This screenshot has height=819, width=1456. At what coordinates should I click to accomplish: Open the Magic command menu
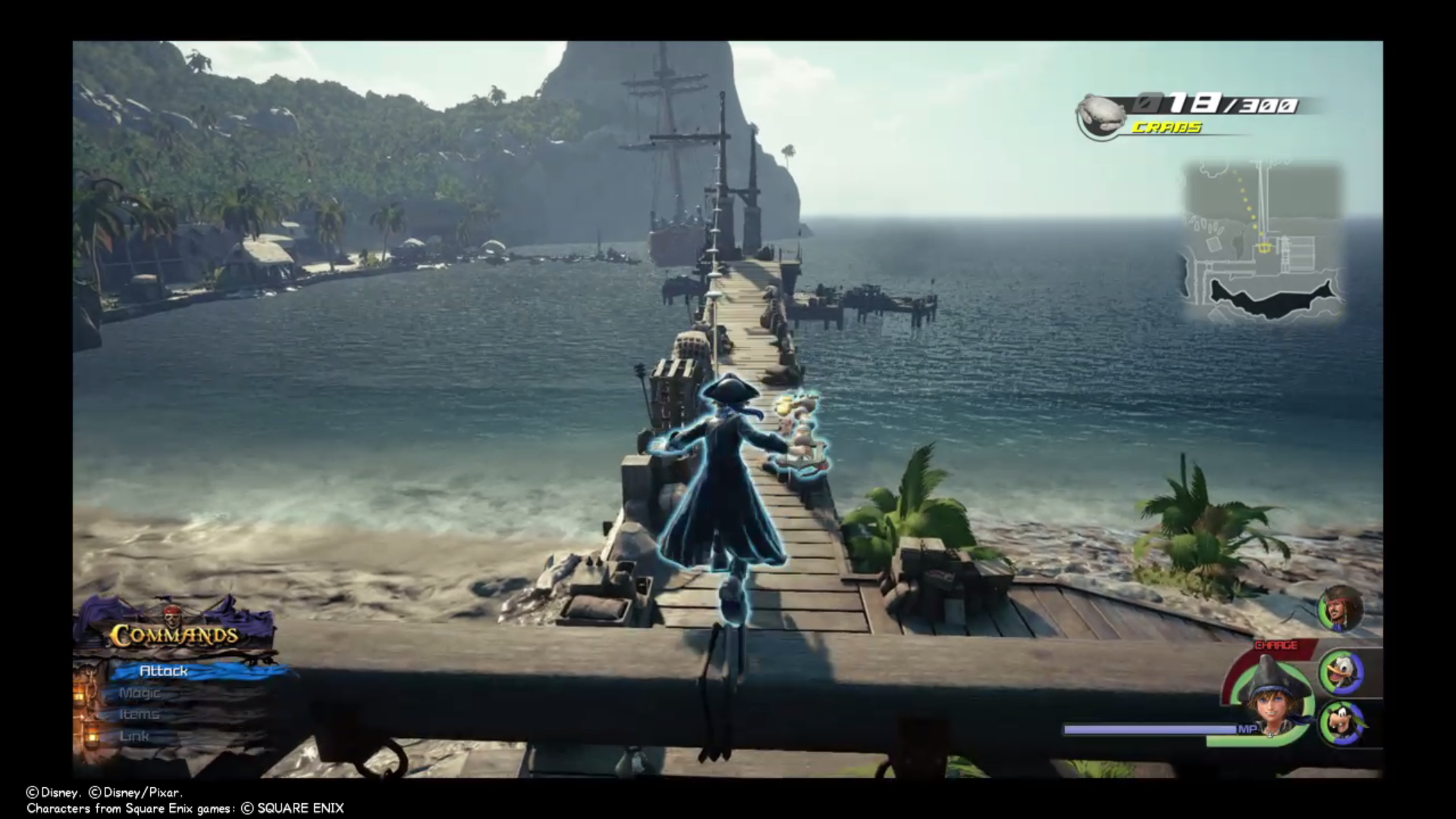(x=140, y=692)
